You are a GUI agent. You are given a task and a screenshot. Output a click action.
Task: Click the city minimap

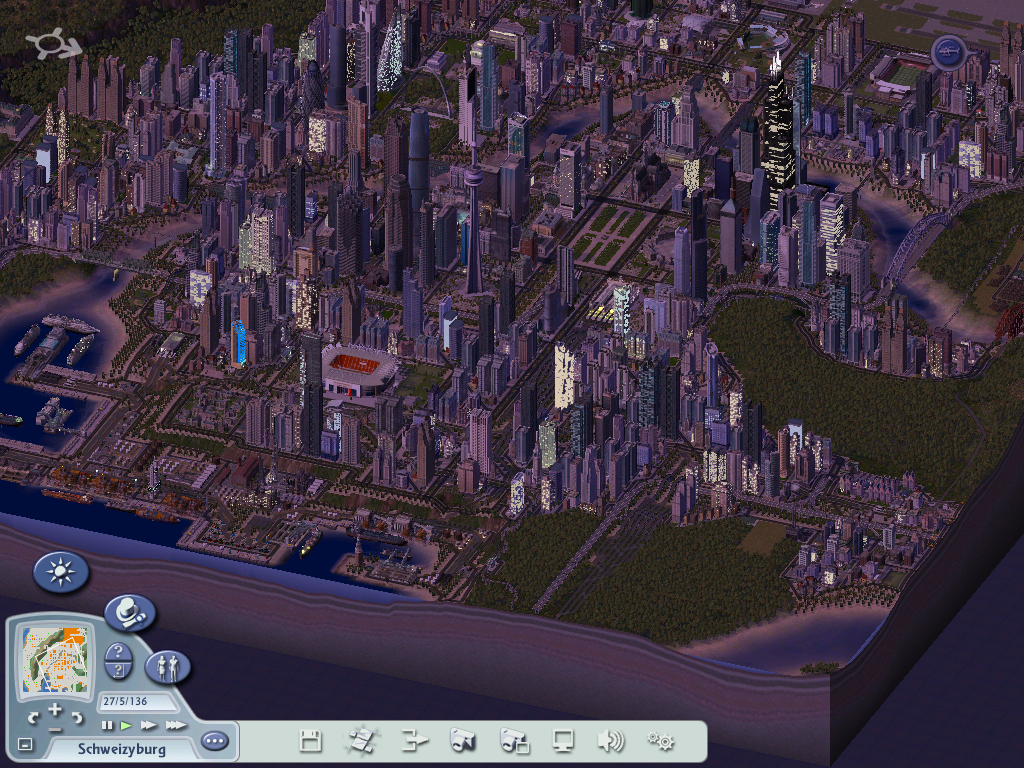[x=56, y=661]
